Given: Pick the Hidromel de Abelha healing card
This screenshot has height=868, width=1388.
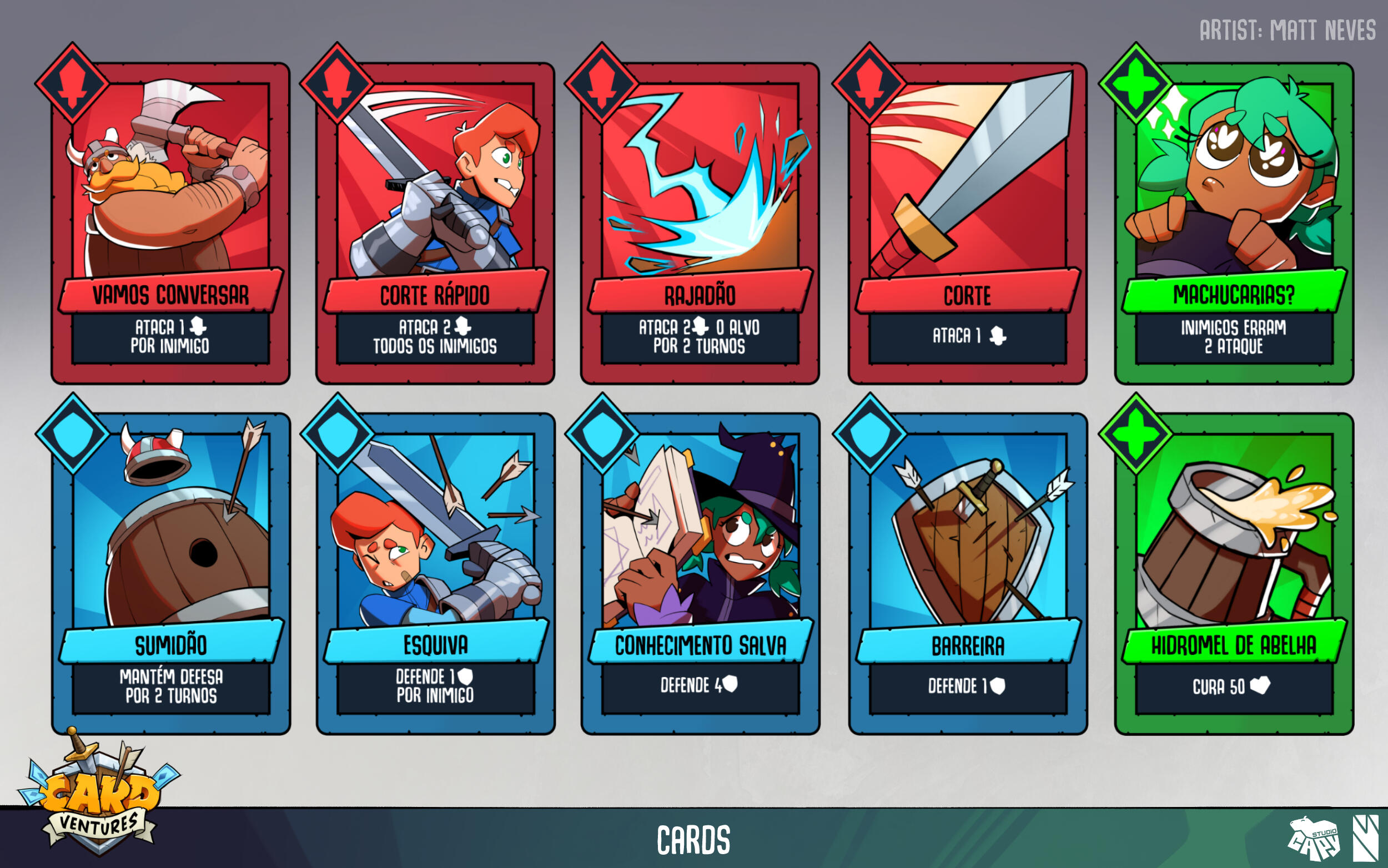Looking at the screenshot, I should 1234,574.
